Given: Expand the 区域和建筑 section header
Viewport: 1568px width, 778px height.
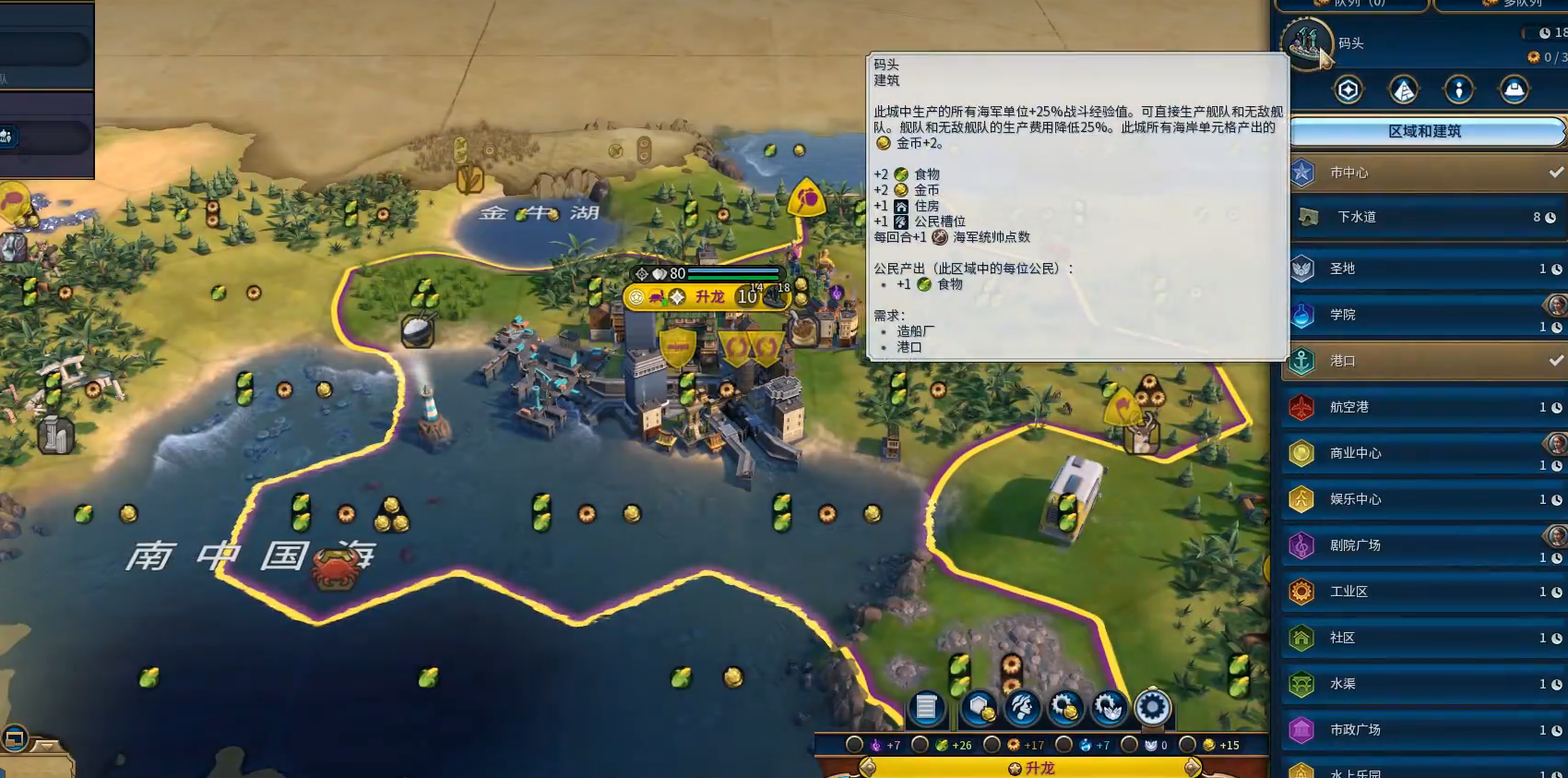Looking at the screenshot, I should coord(1425,131).
